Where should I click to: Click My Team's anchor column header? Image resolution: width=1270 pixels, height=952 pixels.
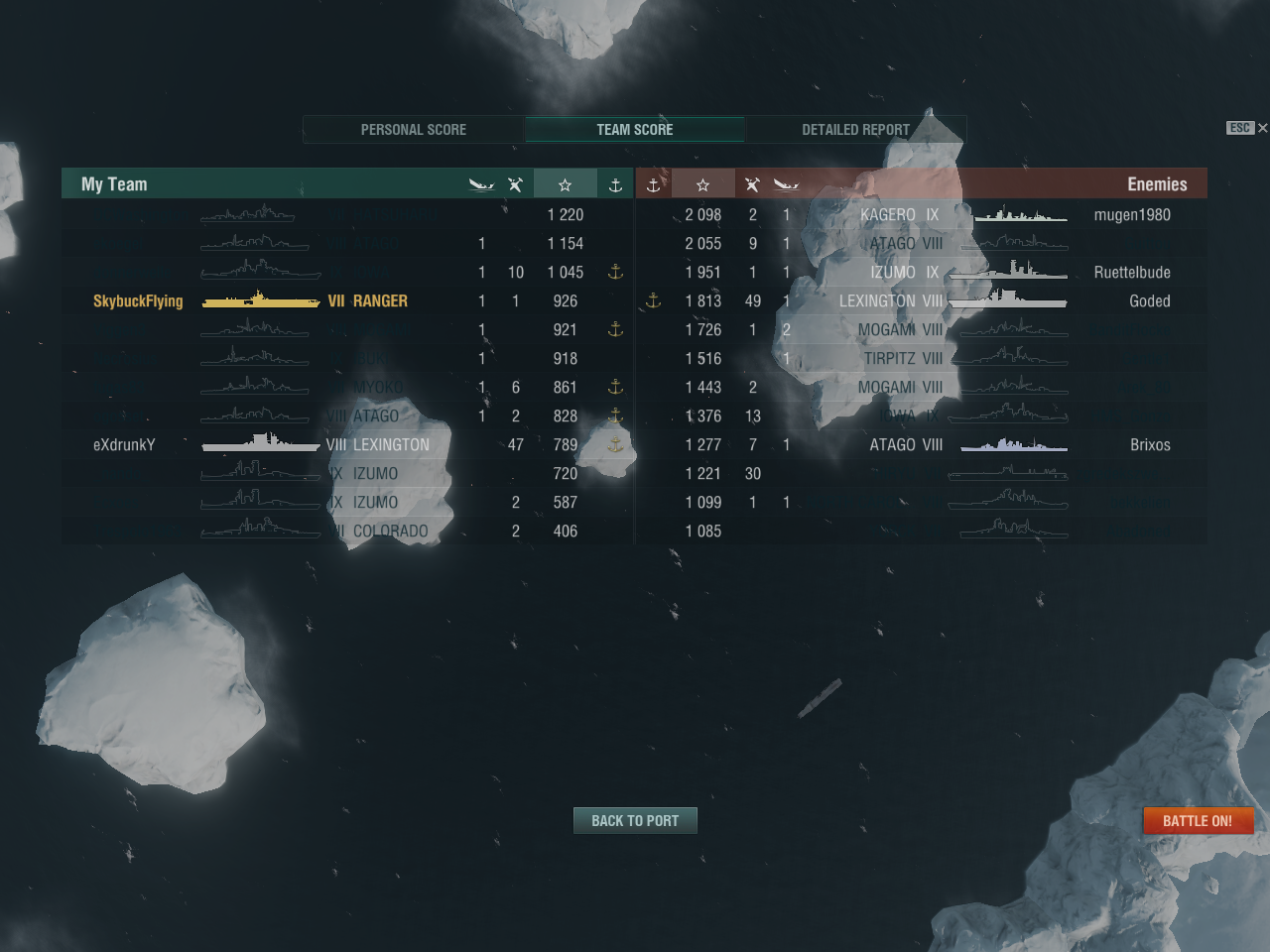615,185
